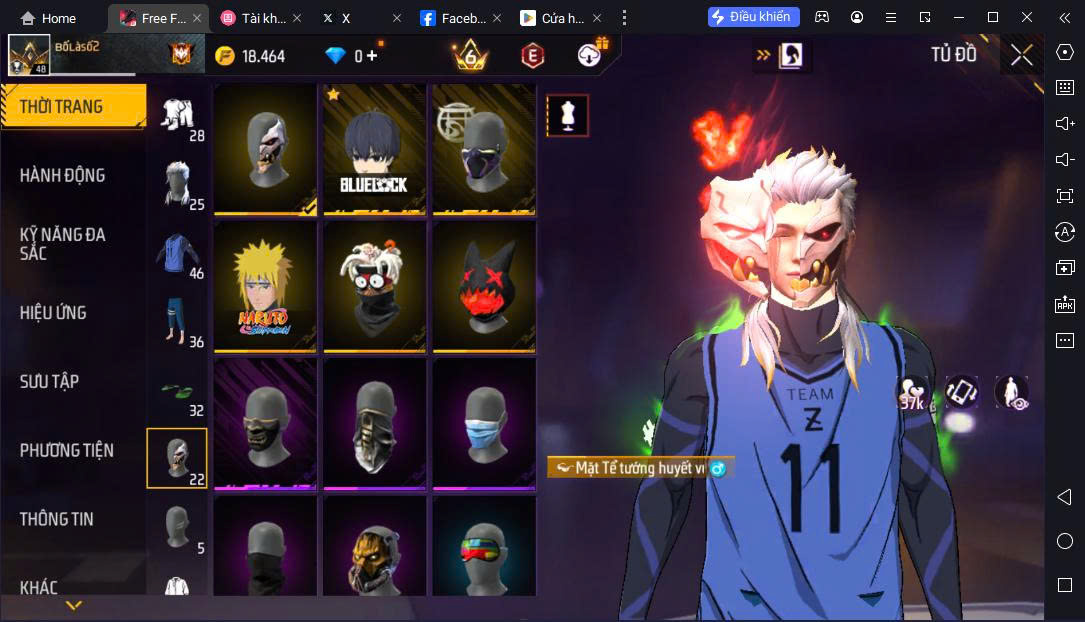
Task: Close the Tủ Đồ wardrobe screen
Action: 1021,55
